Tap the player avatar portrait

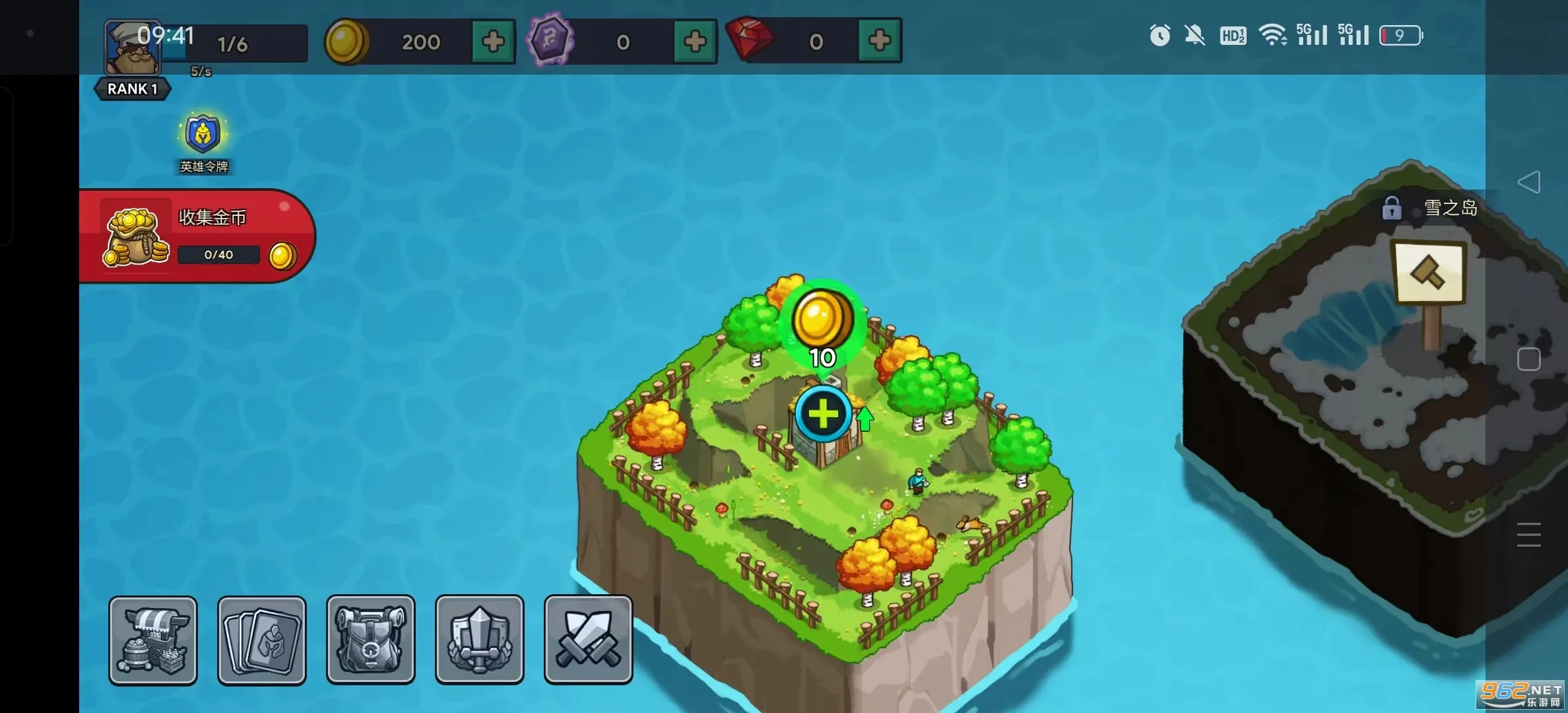coord(132,48)
